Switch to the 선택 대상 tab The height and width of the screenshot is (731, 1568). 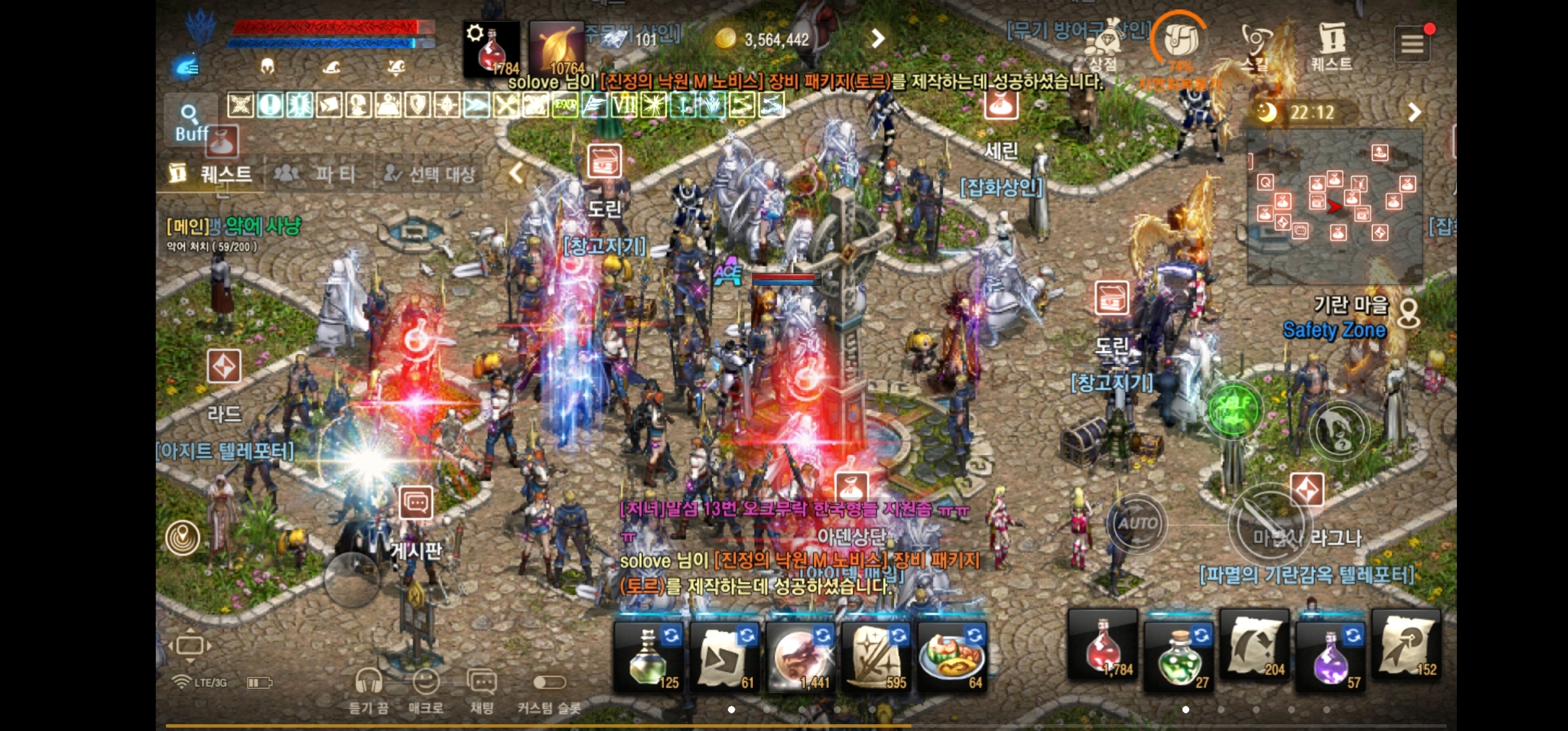point(429,174)
